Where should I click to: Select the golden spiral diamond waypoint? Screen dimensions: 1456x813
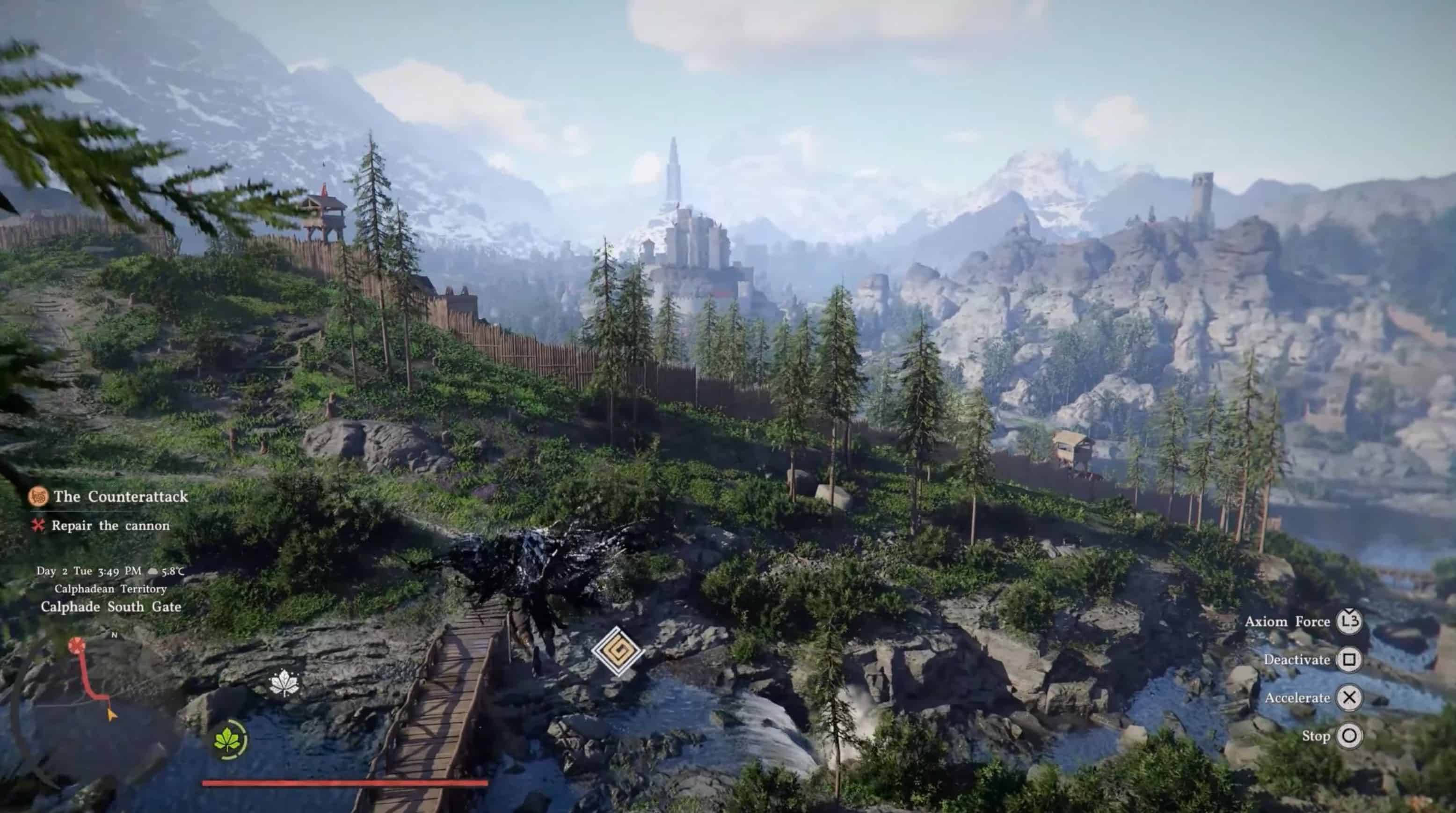pos(617,652)
